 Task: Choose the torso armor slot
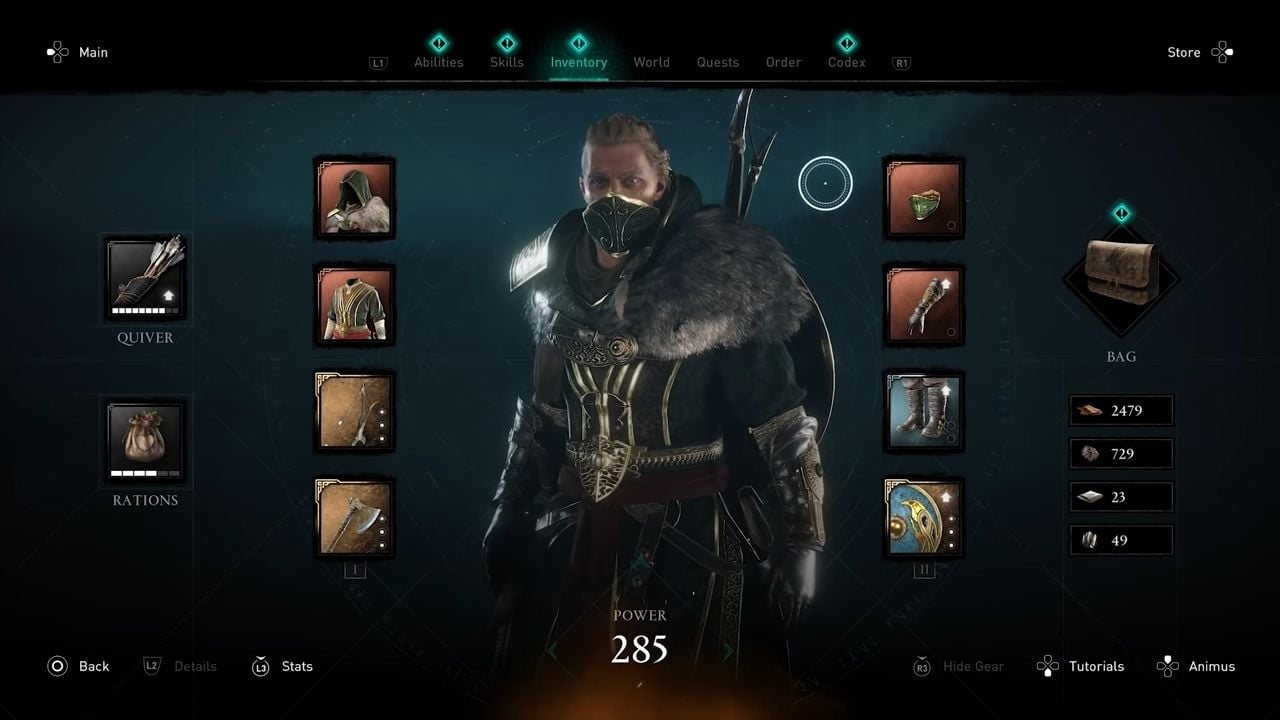[355, 305]
